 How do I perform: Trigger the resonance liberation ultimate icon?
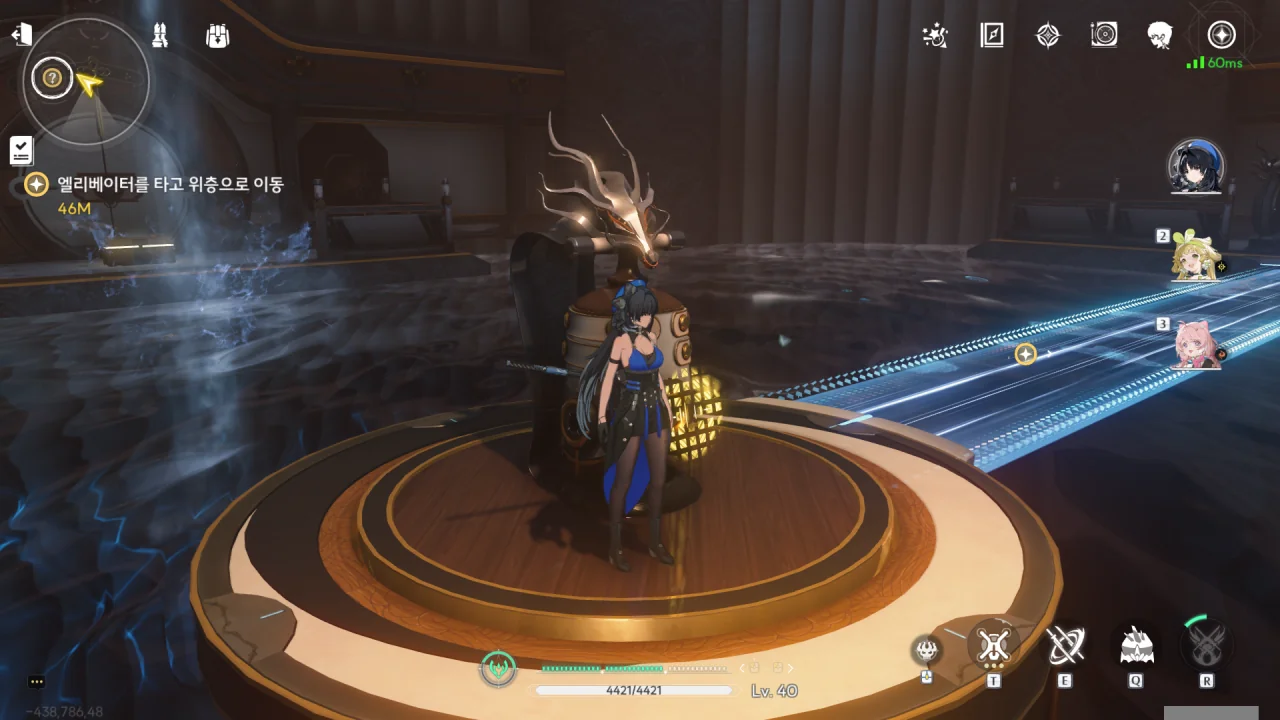[1206, 647]
